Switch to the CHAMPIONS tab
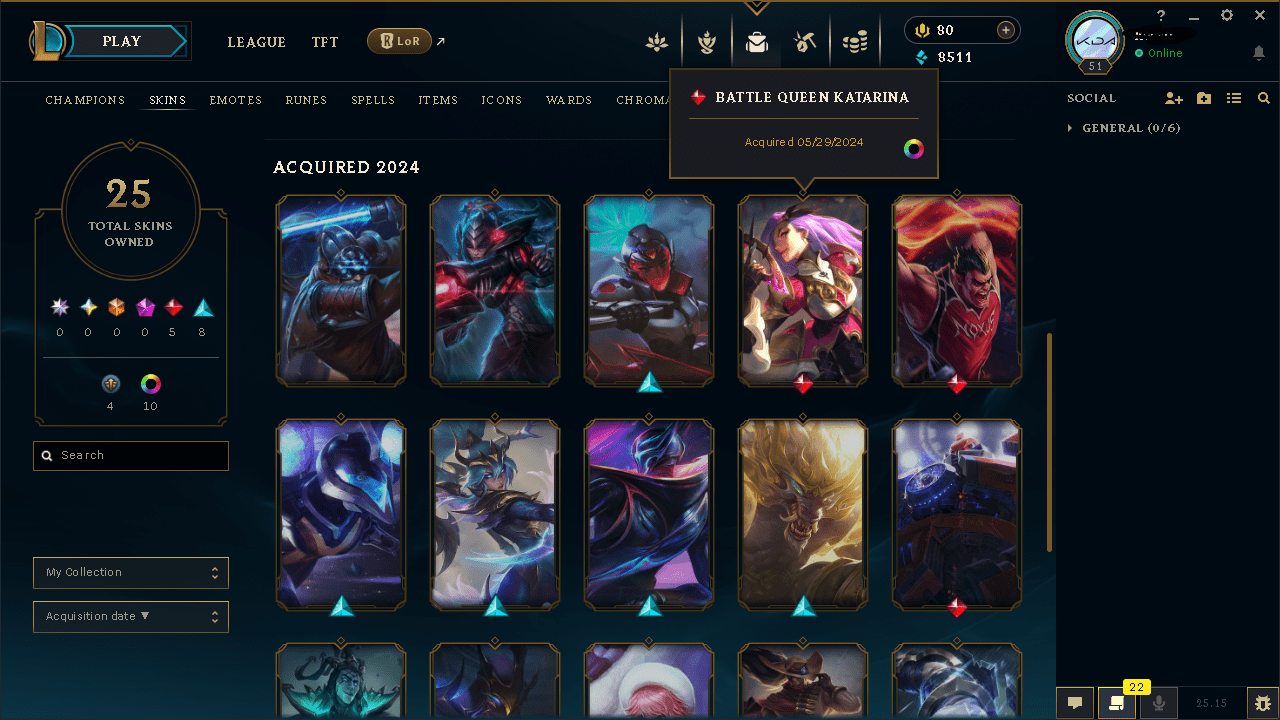The width and height of the screenshot is (1280, 720). (85, 100)
